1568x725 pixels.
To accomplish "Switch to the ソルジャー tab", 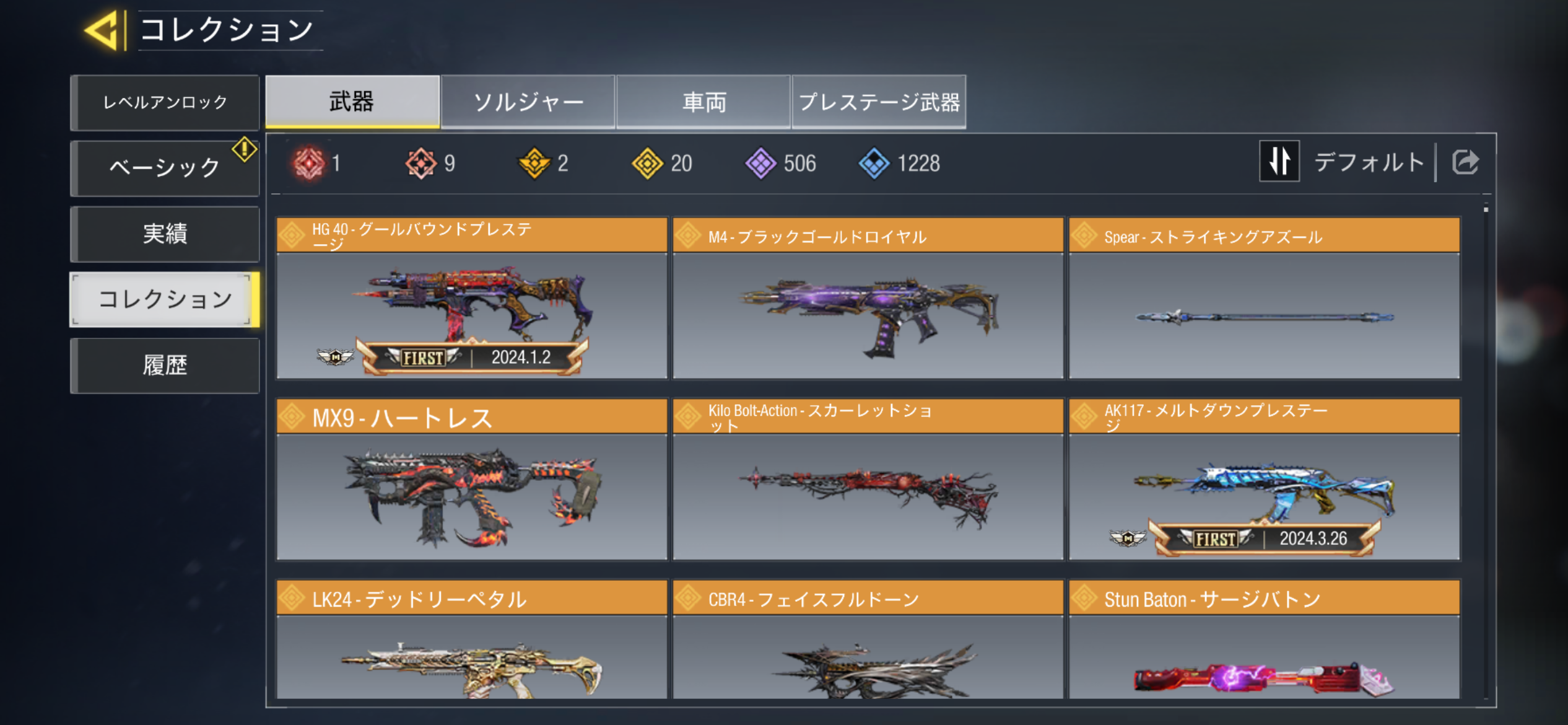I will [528, 102].
